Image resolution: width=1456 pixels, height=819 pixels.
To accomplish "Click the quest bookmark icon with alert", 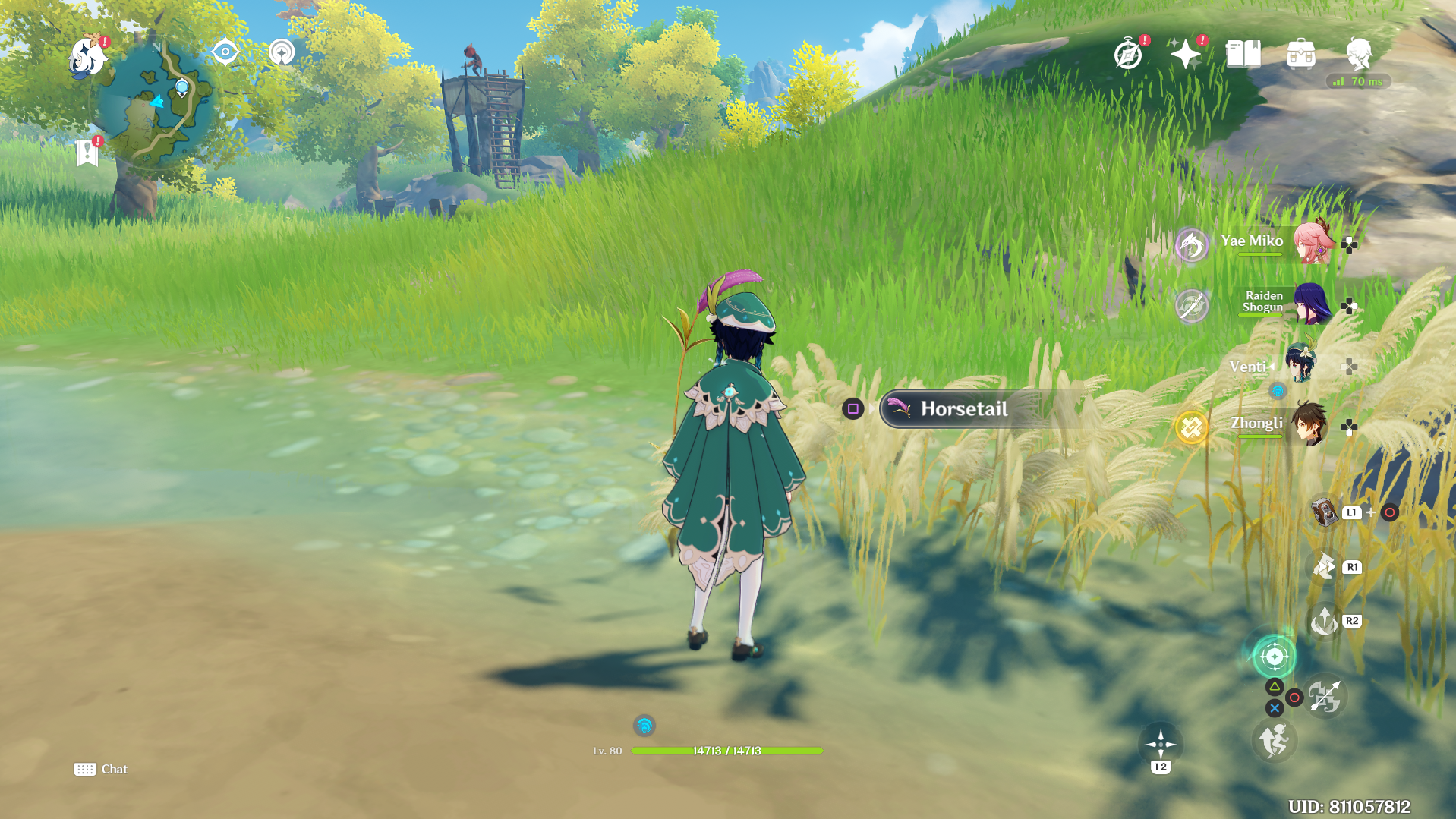I will [87, 153].
